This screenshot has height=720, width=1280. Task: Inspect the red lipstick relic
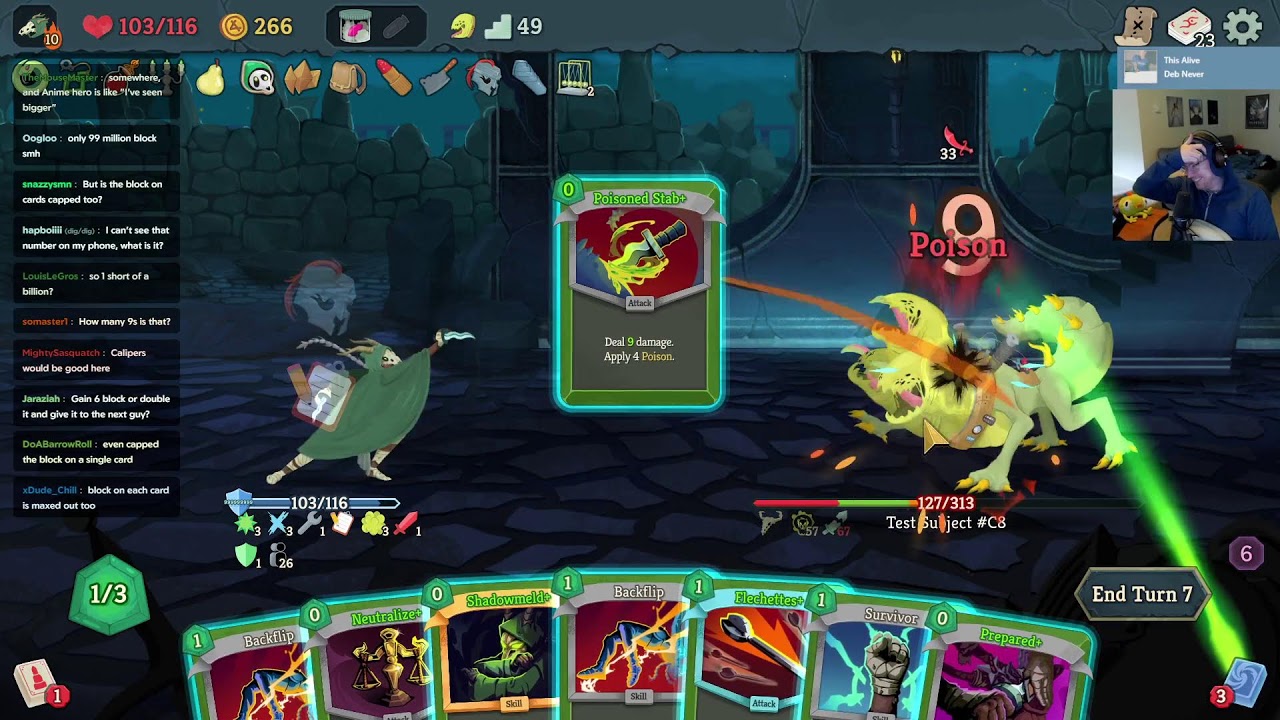coord(393,78)
